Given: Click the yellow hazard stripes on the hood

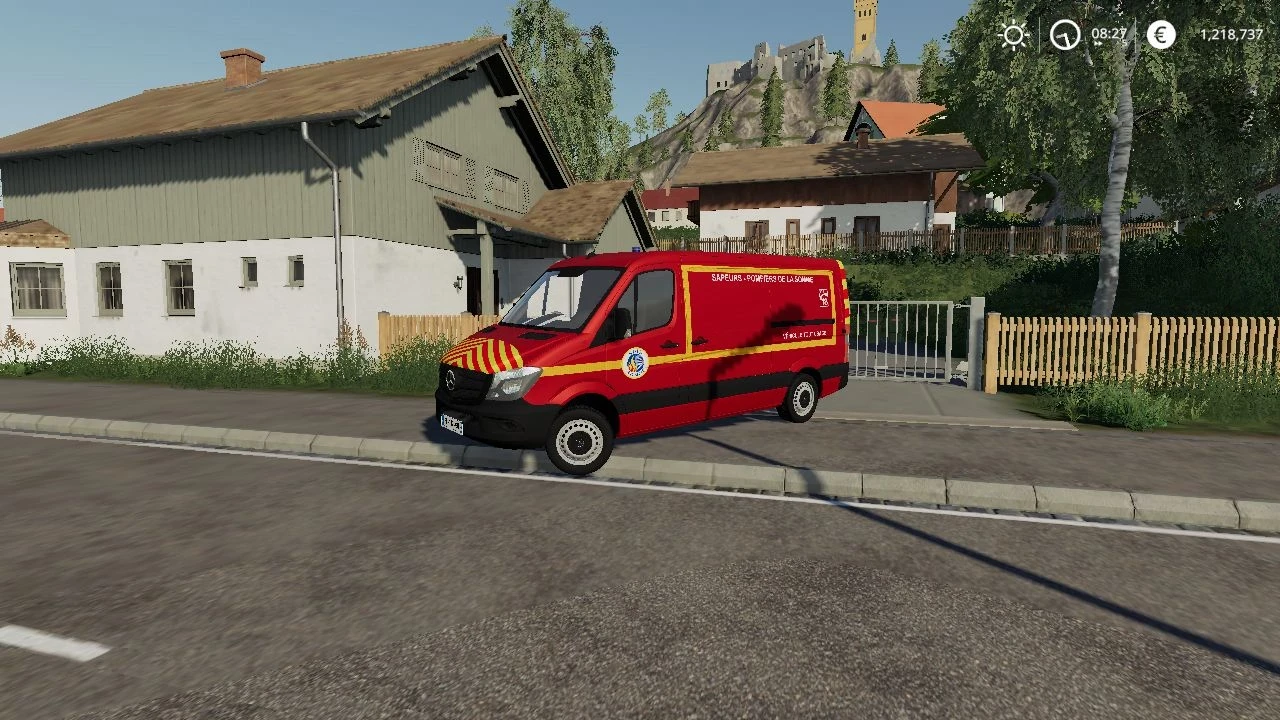Looking at the screenshot, I should click(x=485, y=353).
